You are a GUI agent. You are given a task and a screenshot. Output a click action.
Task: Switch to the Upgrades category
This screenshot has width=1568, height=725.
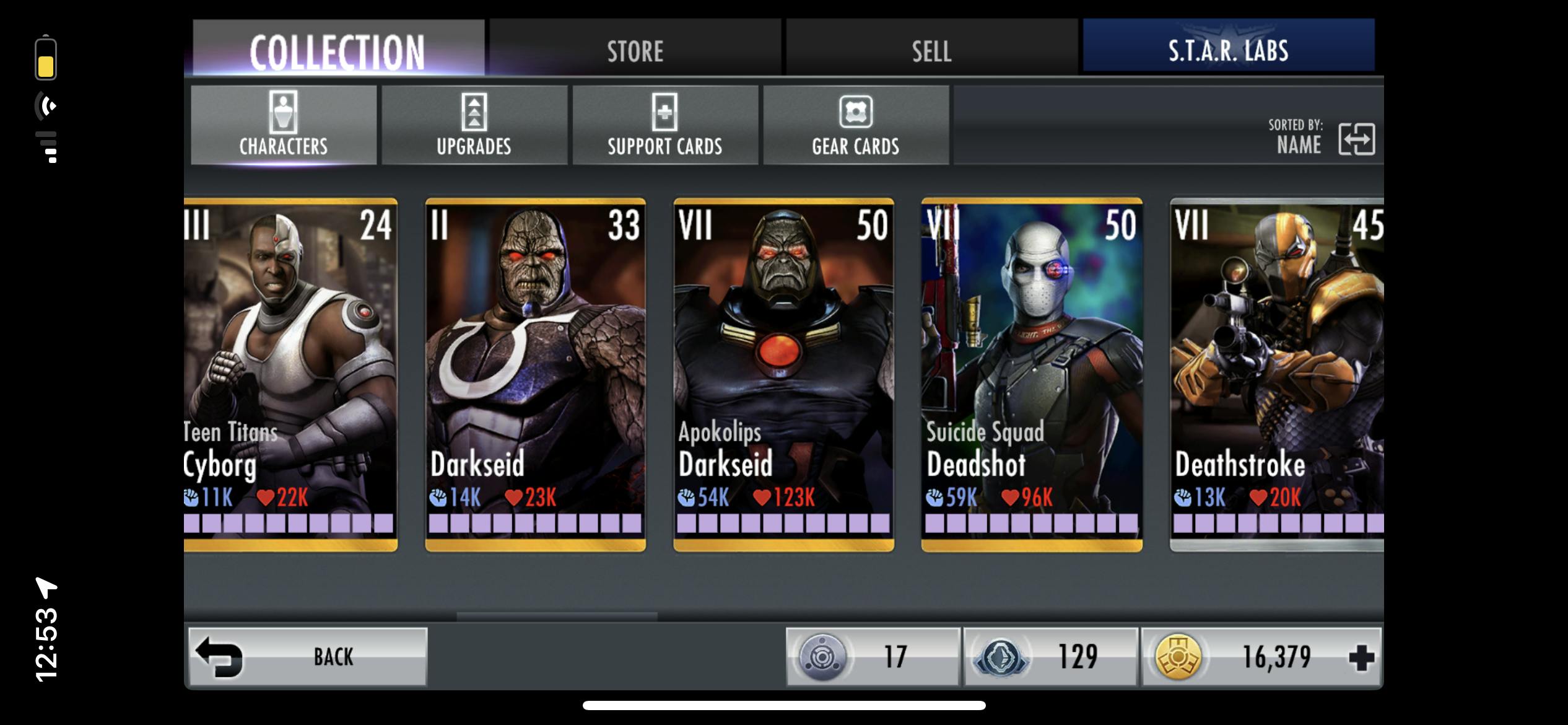tap(474, 125)
